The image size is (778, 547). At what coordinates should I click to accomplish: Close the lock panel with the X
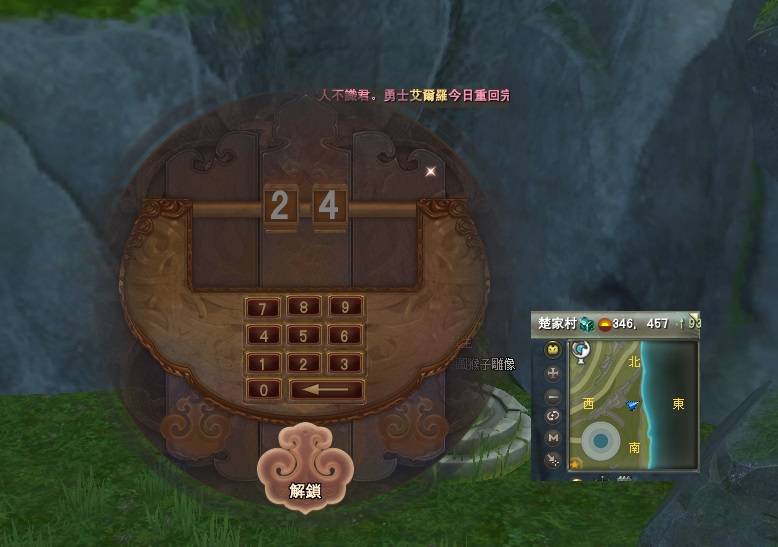(x=431, y=171)
